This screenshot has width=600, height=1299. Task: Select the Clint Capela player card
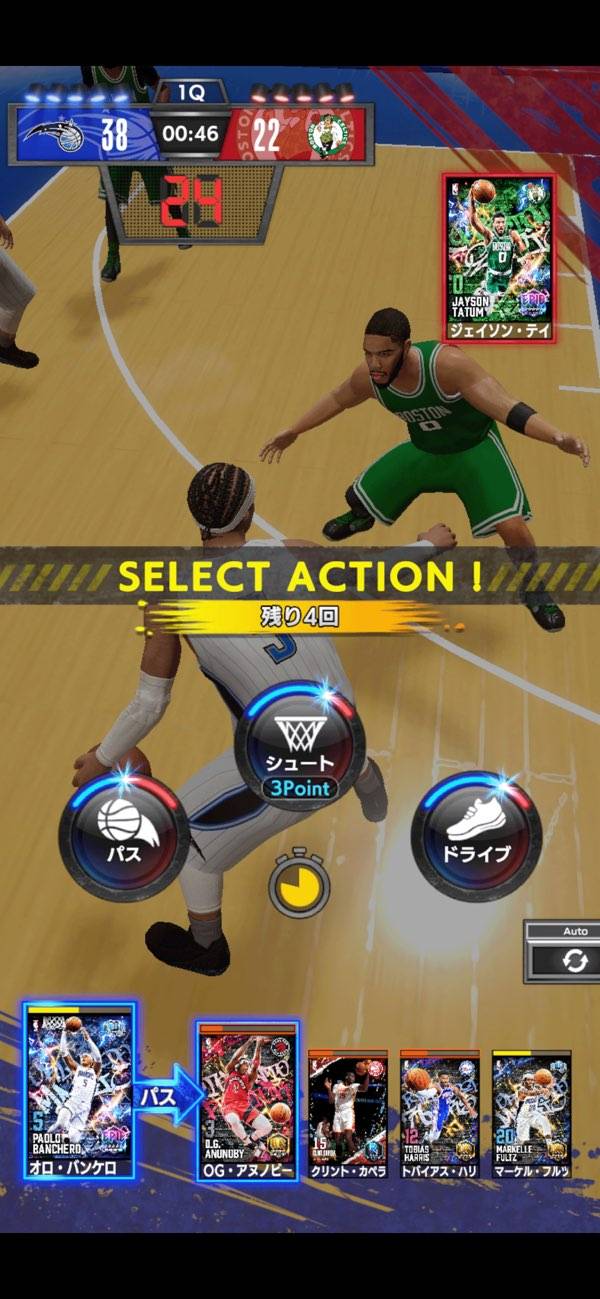pos(347,1112)
